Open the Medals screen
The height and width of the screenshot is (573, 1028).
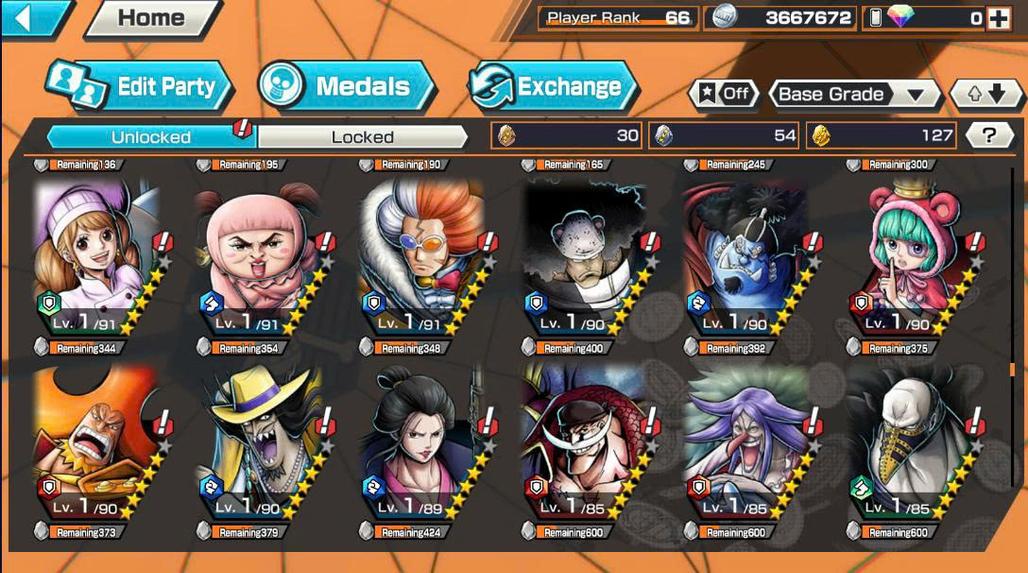pos(346,86)
